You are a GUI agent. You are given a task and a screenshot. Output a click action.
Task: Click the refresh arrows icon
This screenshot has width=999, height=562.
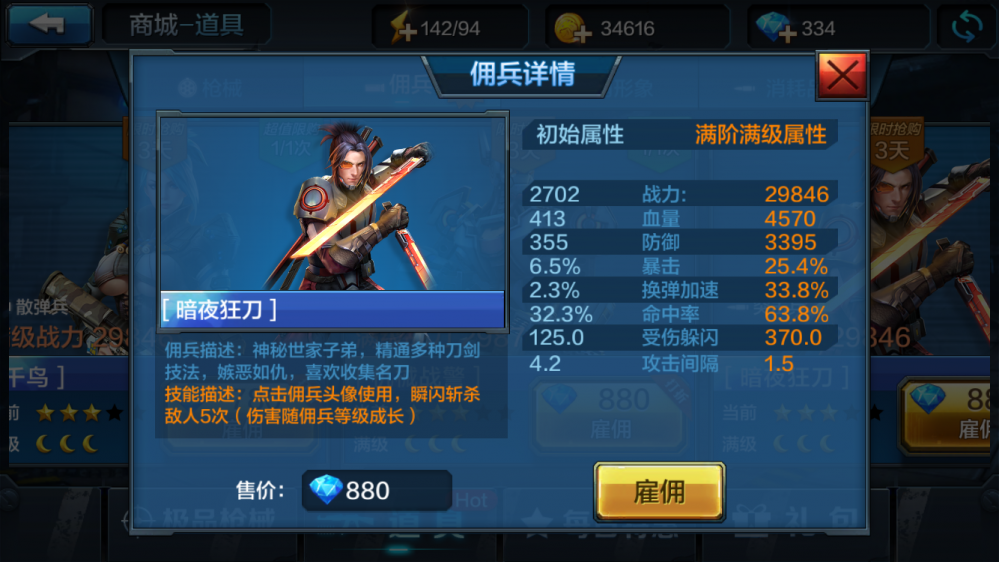click(966, 27)
